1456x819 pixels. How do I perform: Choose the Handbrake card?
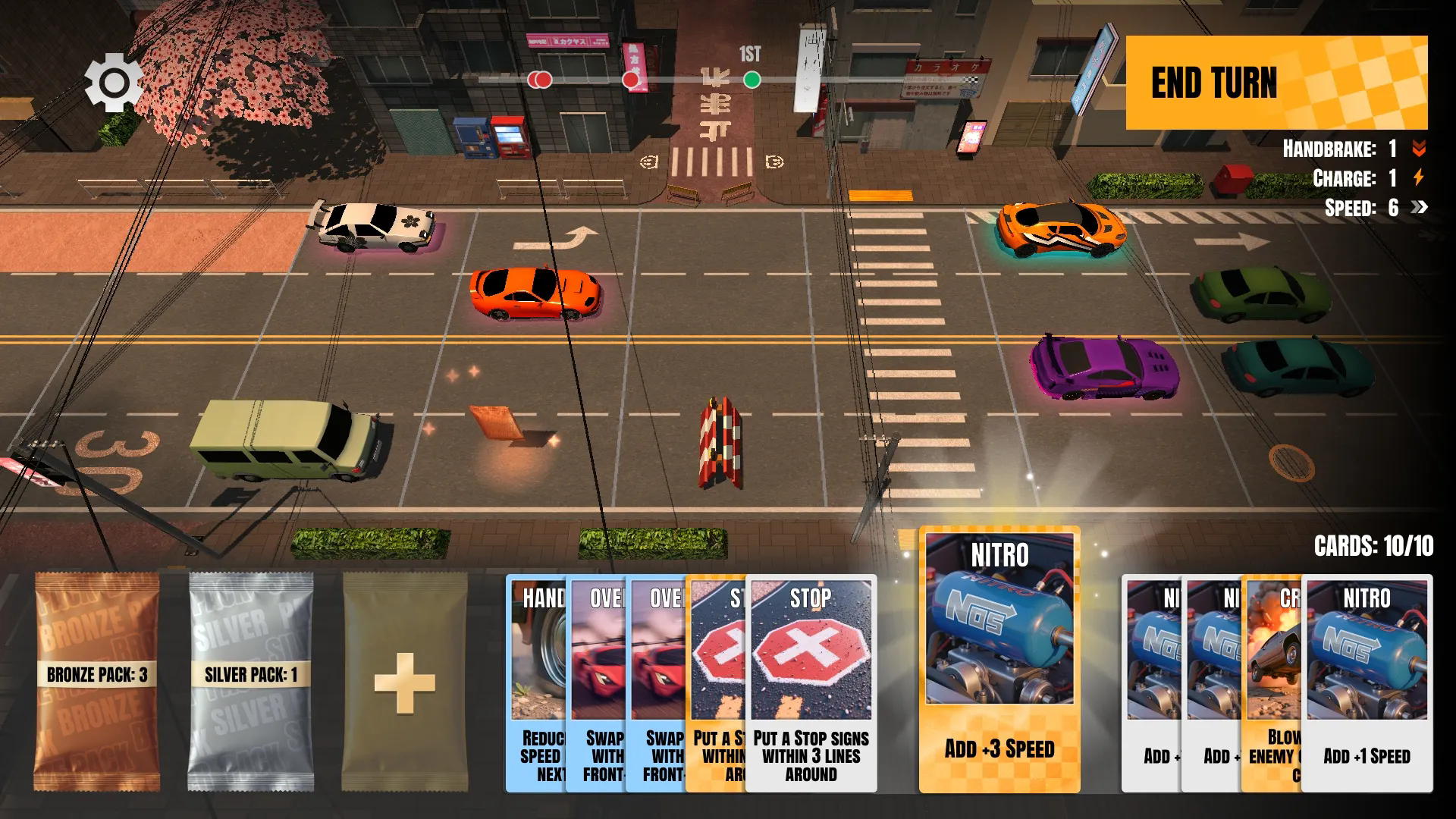(x=536, y=682)
